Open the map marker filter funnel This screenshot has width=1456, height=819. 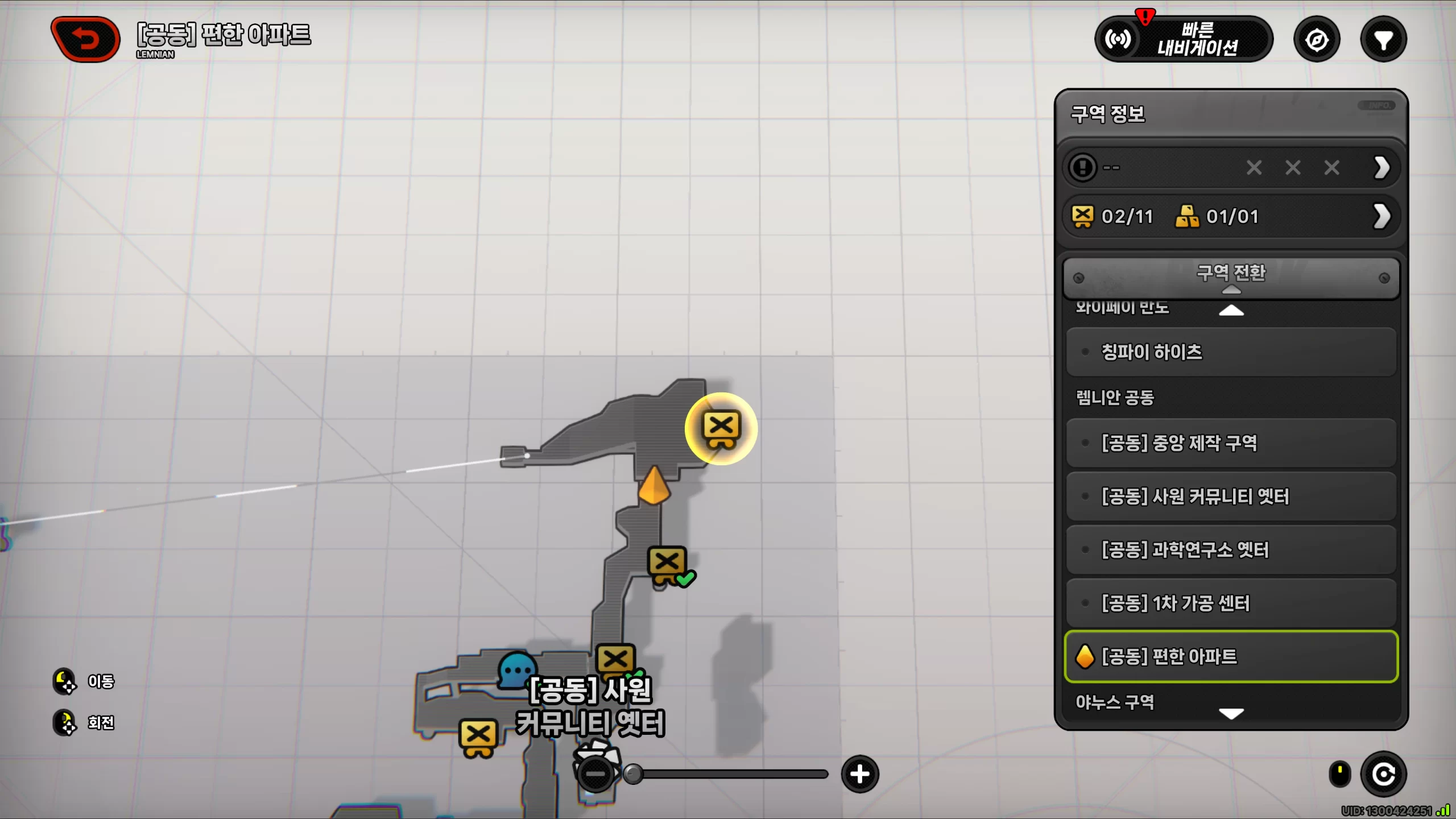tap(1383, 40)
